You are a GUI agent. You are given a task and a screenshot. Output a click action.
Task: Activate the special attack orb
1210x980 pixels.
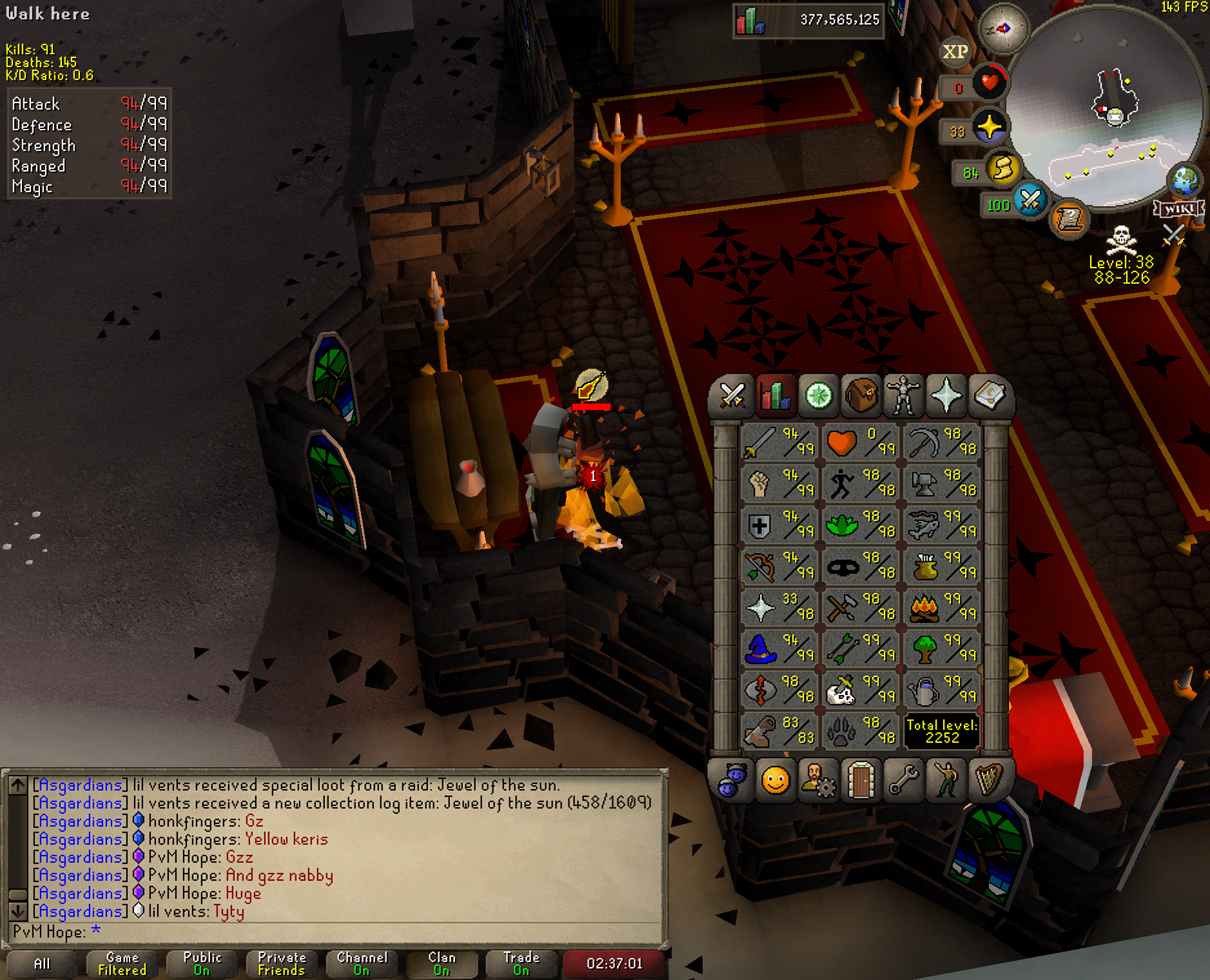(1030, 200)
